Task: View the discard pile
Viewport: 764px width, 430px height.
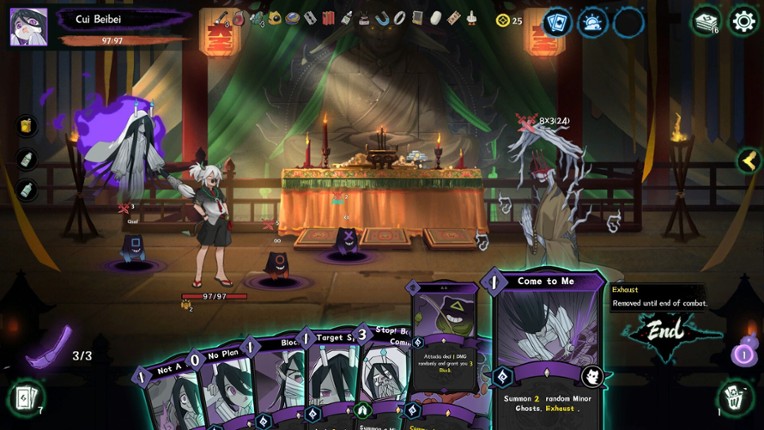Action: pyautogui.click(x=735, y=398)
